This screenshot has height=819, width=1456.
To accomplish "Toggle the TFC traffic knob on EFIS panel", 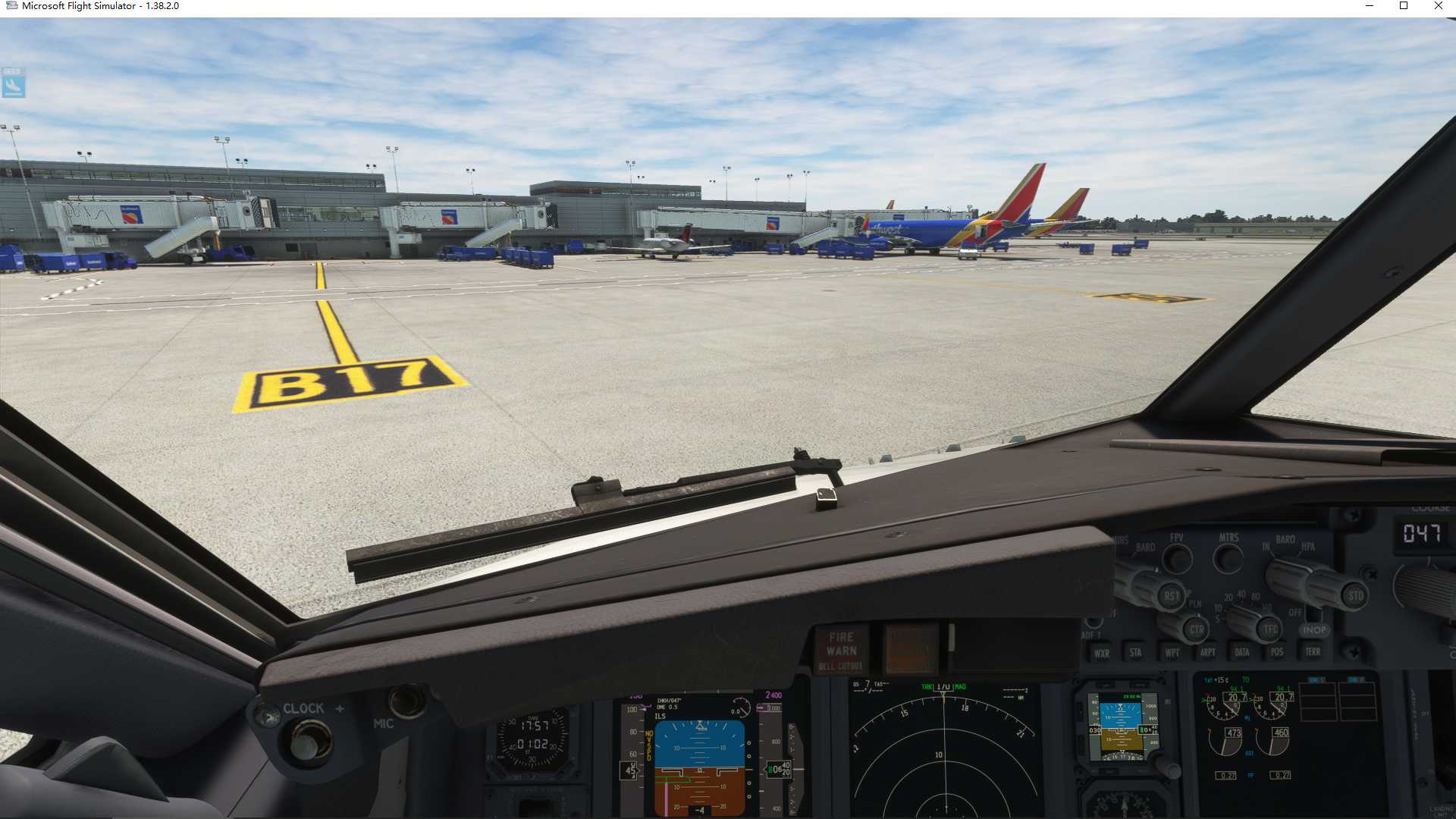I will [1269, 629].
